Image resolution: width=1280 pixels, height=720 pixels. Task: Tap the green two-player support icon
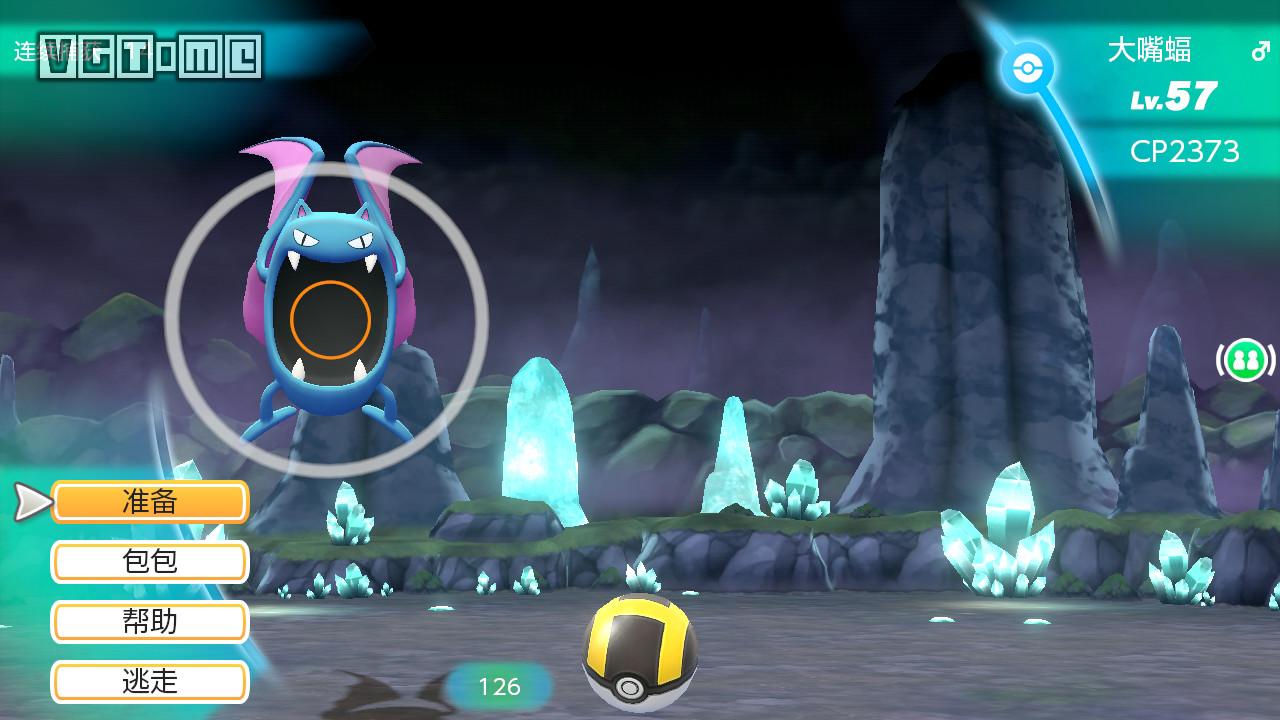click(x=1245, y=360)
